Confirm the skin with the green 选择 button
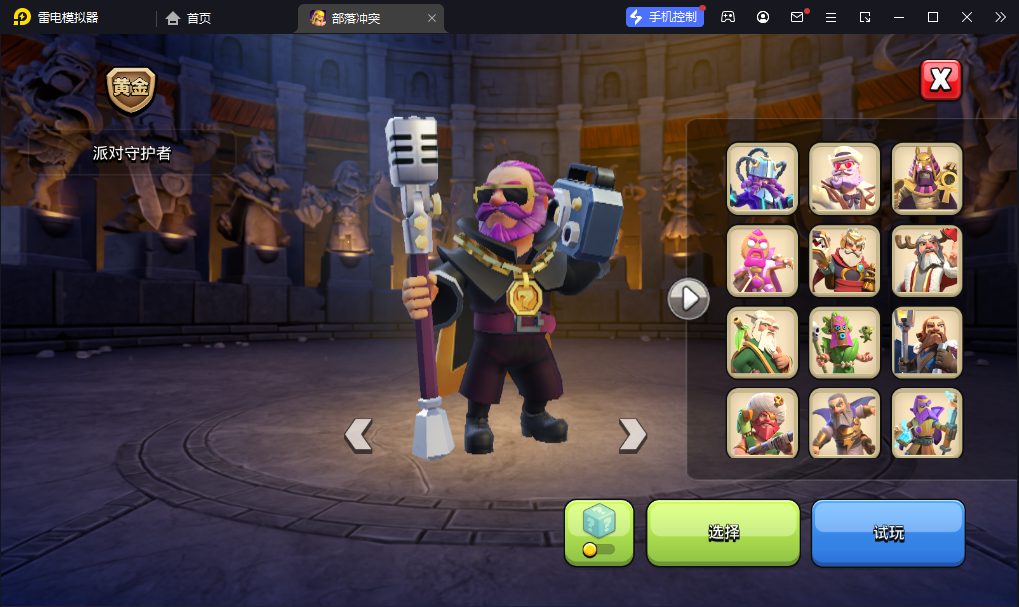This screenshot has width=1019, height=607. click(x=723, y=533)
